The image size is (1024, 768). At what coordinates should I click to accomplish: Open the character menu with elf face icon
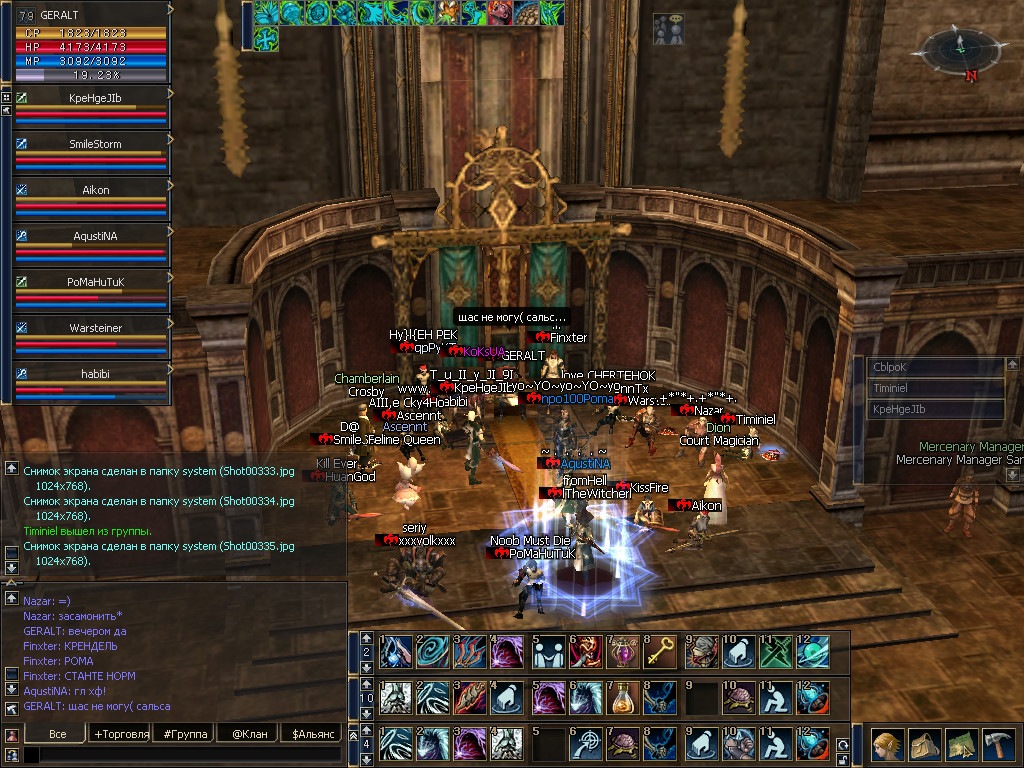(887, 746)
